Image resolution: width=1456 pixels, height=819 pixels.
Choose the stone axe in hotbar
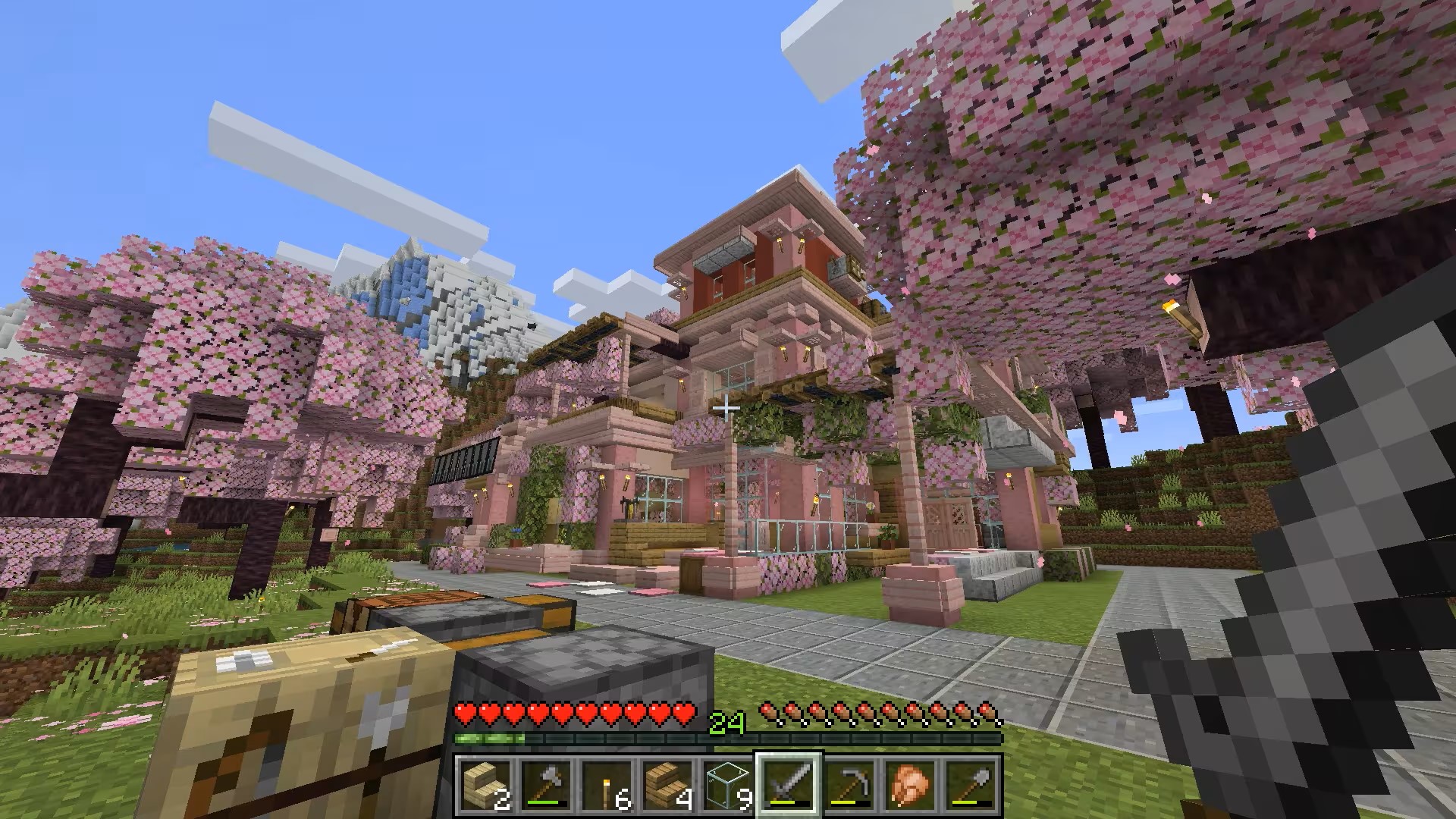(x=546, y=783)
